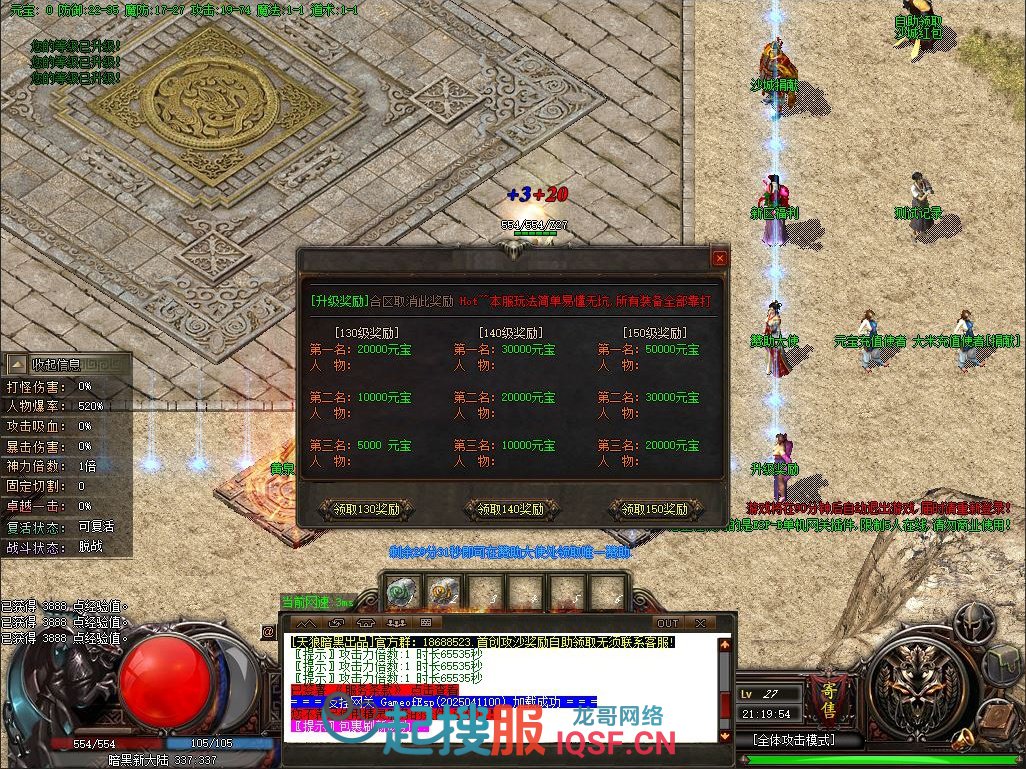Image resolution: width=1026 pixels, height=769 pixels.
Task: Select the green swirl stone in hotbar slot 1
Action: 401,593
